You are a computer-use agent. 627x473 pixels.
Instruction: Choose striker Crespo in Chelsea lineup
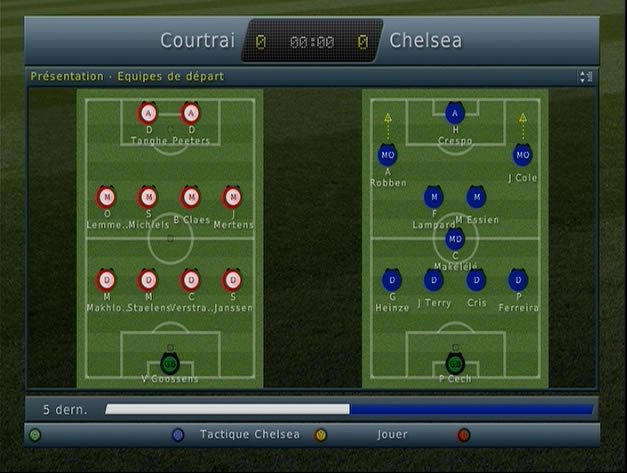click(455, 114)
